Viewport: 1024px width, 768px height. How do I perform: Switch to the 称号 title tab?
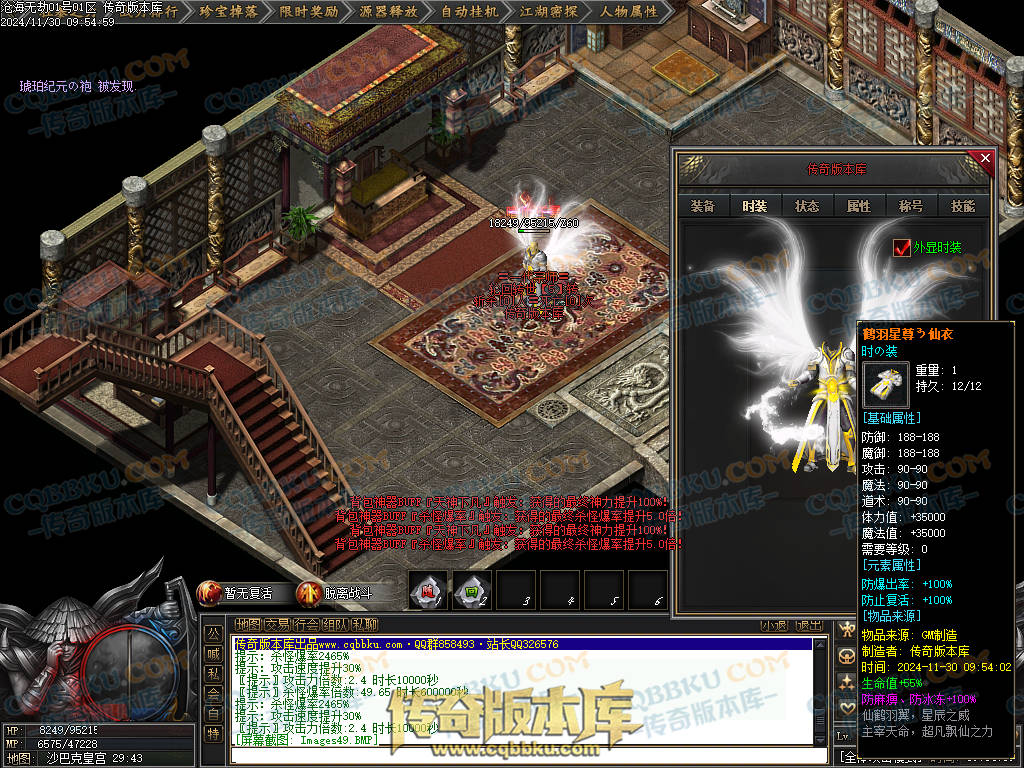(911, 206)
